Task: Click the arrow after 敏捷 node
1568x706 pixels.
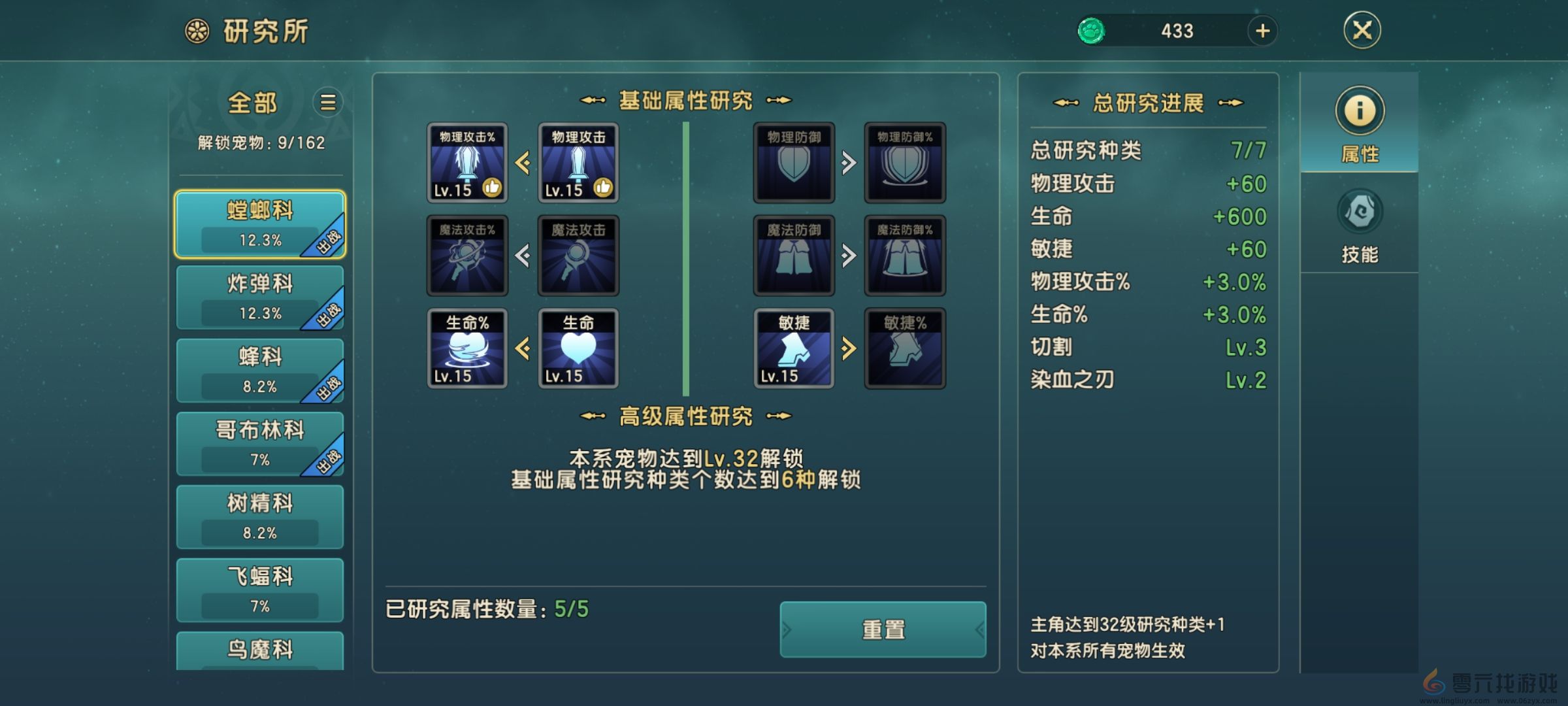Action: tap(849, 346)
